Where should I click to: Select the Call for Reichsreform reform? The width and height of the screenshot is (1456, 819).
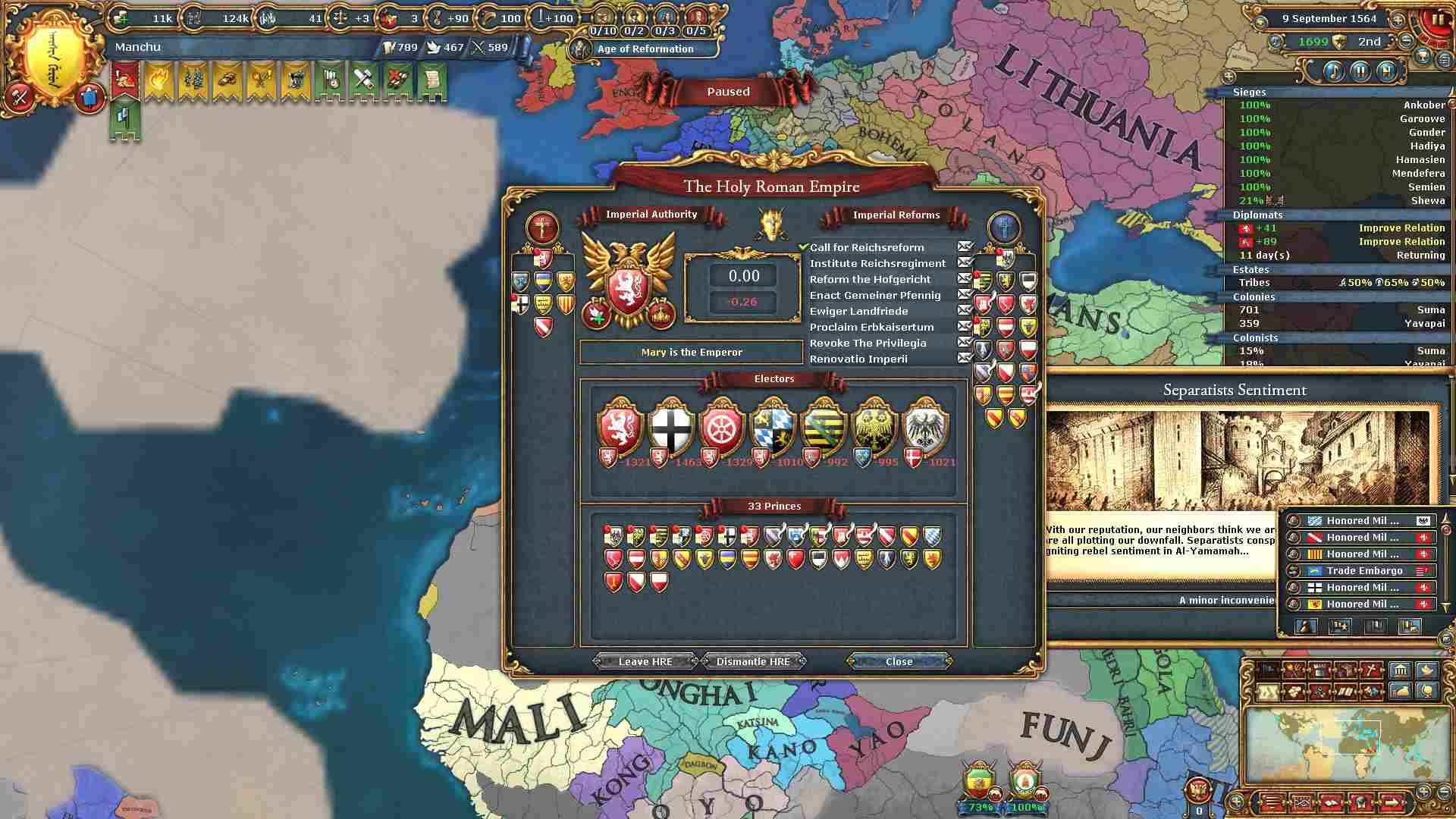(x=867, y=247)
